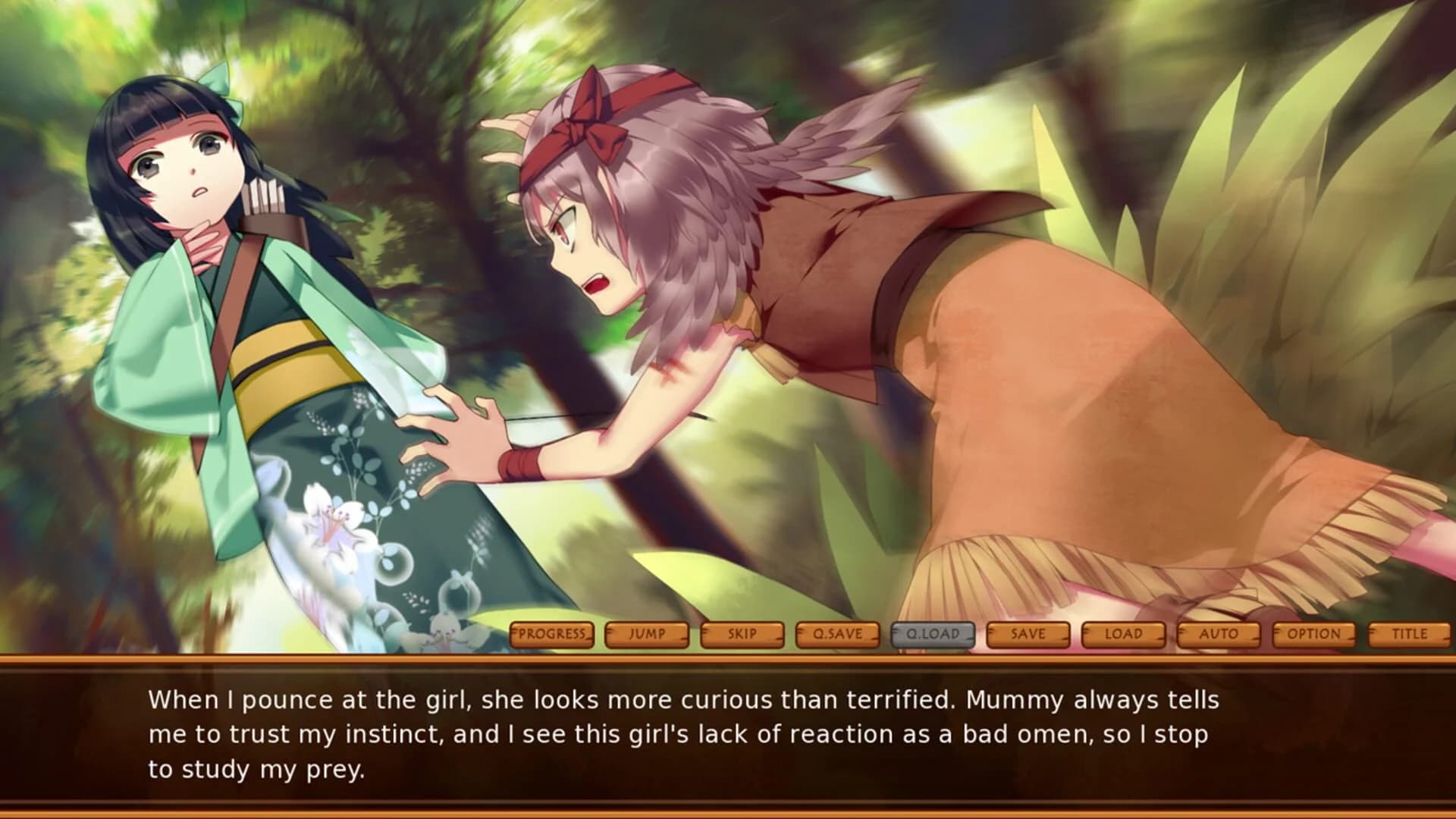Enable AUTO read mode
Screen dimensions: 1456x819
[x=1219, y=635]
